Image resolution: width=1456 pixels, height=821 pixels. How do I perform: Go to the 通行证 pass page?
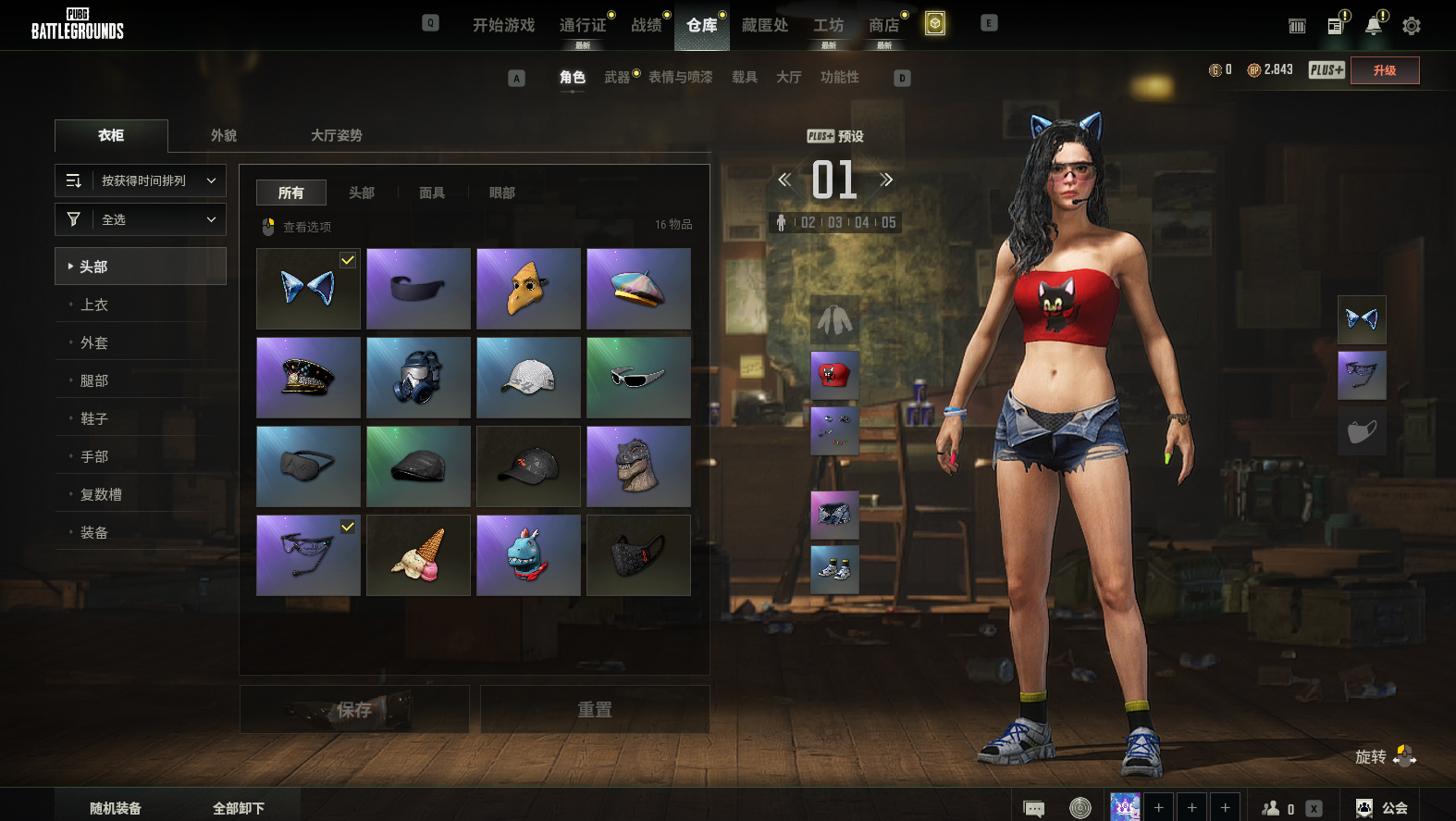583,25
